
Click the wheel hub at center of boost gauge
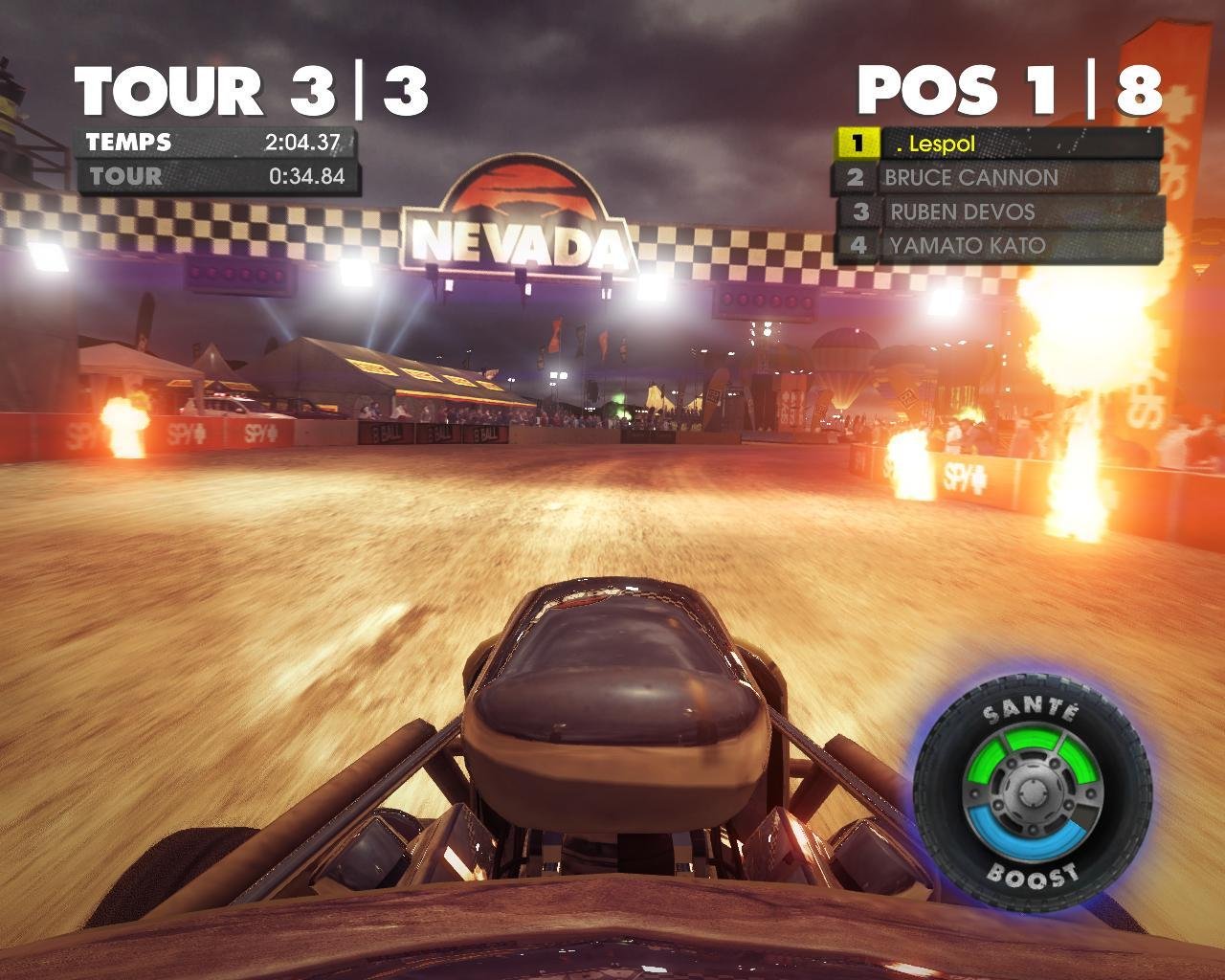click(x=1032, y=794)
